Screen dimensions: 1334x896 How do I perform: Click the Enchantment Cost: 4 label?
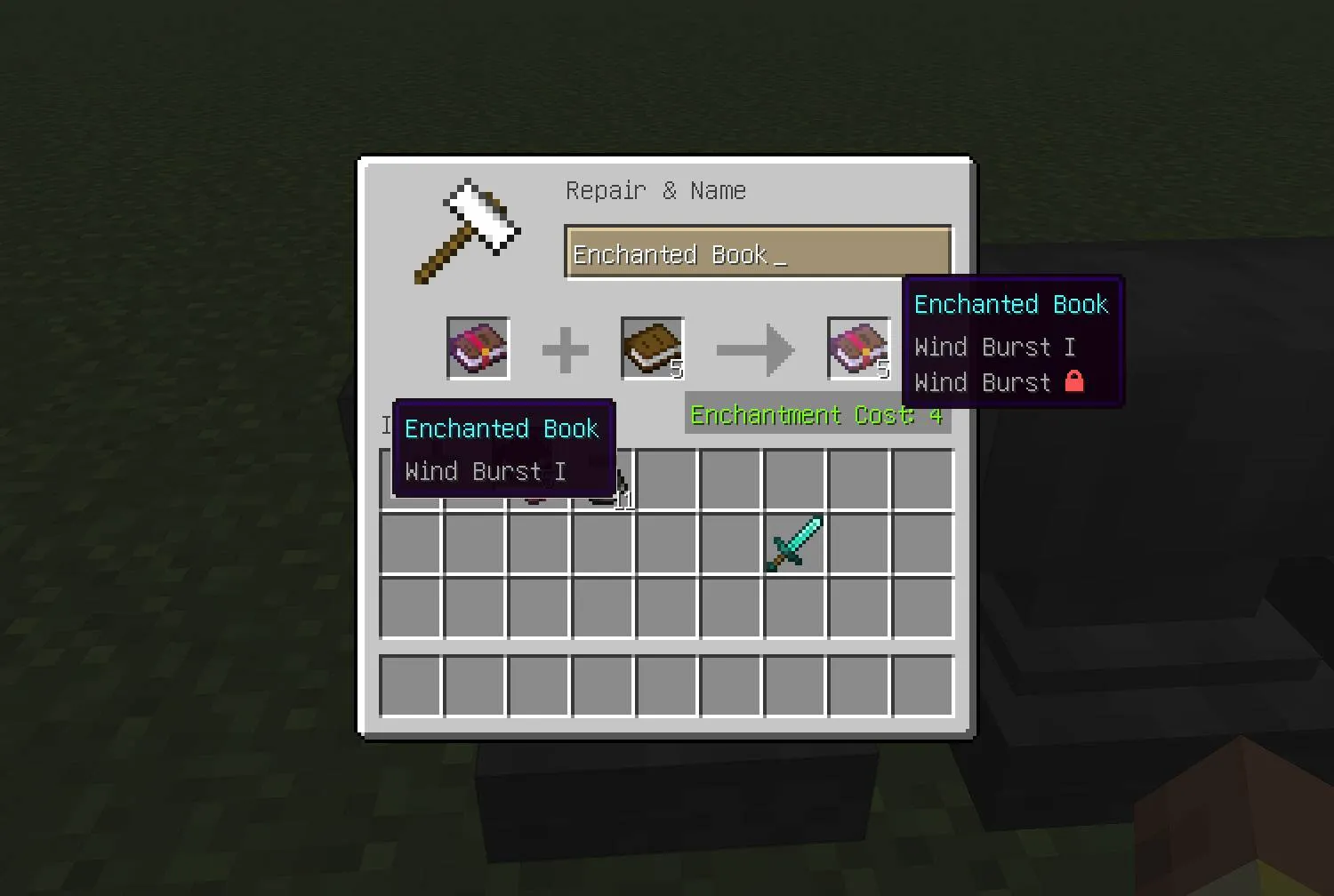816,415
